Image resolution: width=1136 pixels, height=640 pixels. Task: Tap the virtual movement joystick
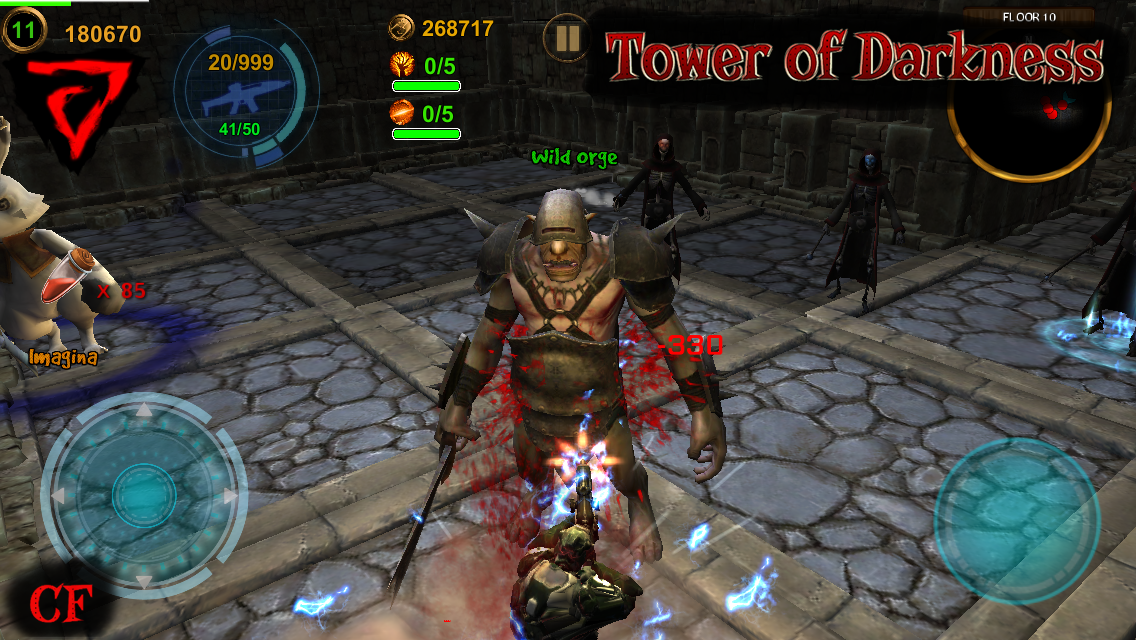click(x=145, y=494)
